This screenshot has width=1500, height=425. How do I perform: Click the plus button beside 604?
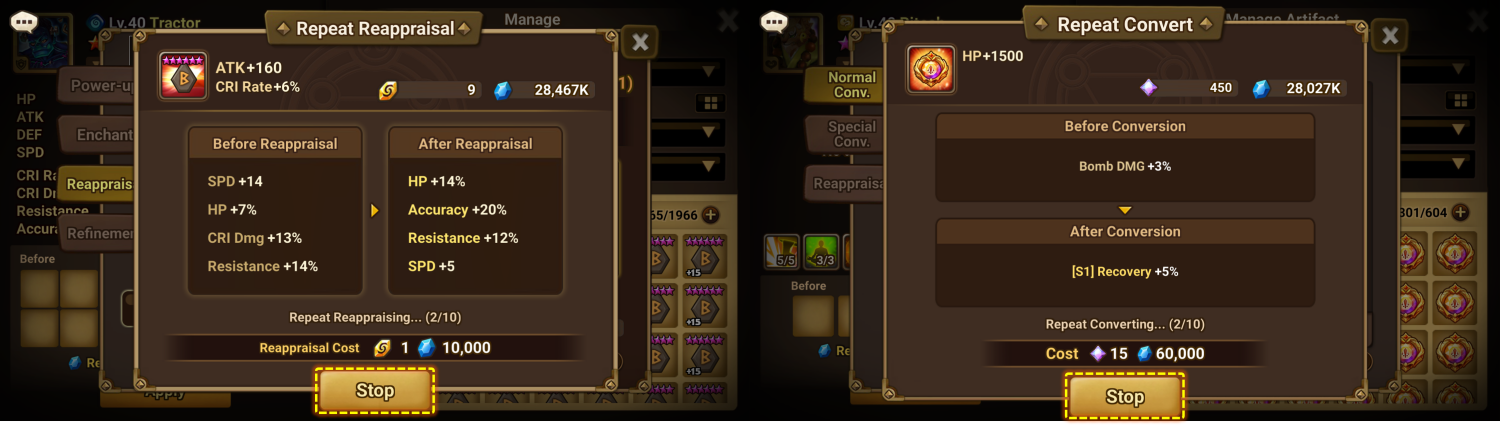(1460, 212)
